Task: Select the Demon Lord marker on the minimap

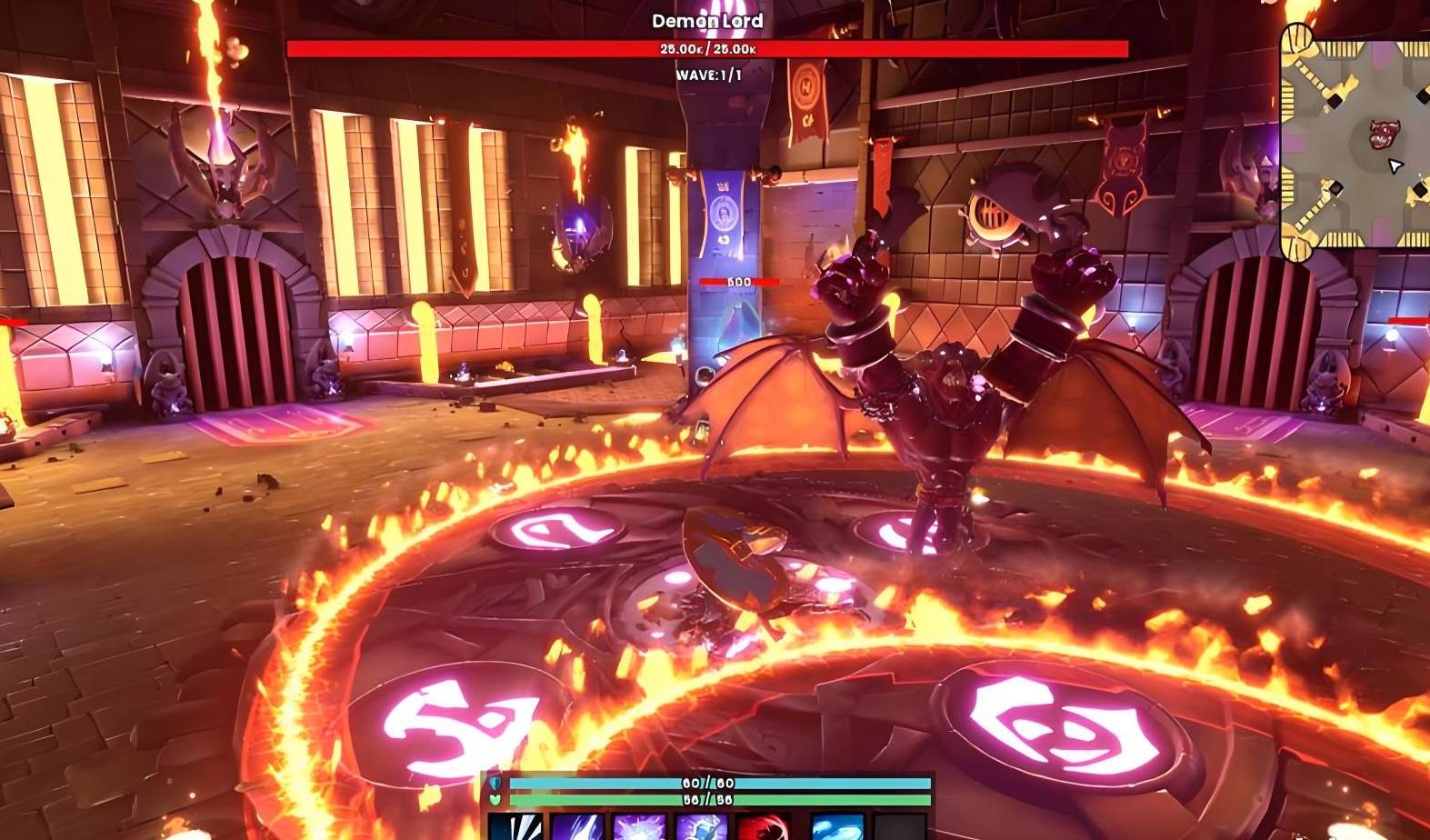Action: coord(1383,134)
